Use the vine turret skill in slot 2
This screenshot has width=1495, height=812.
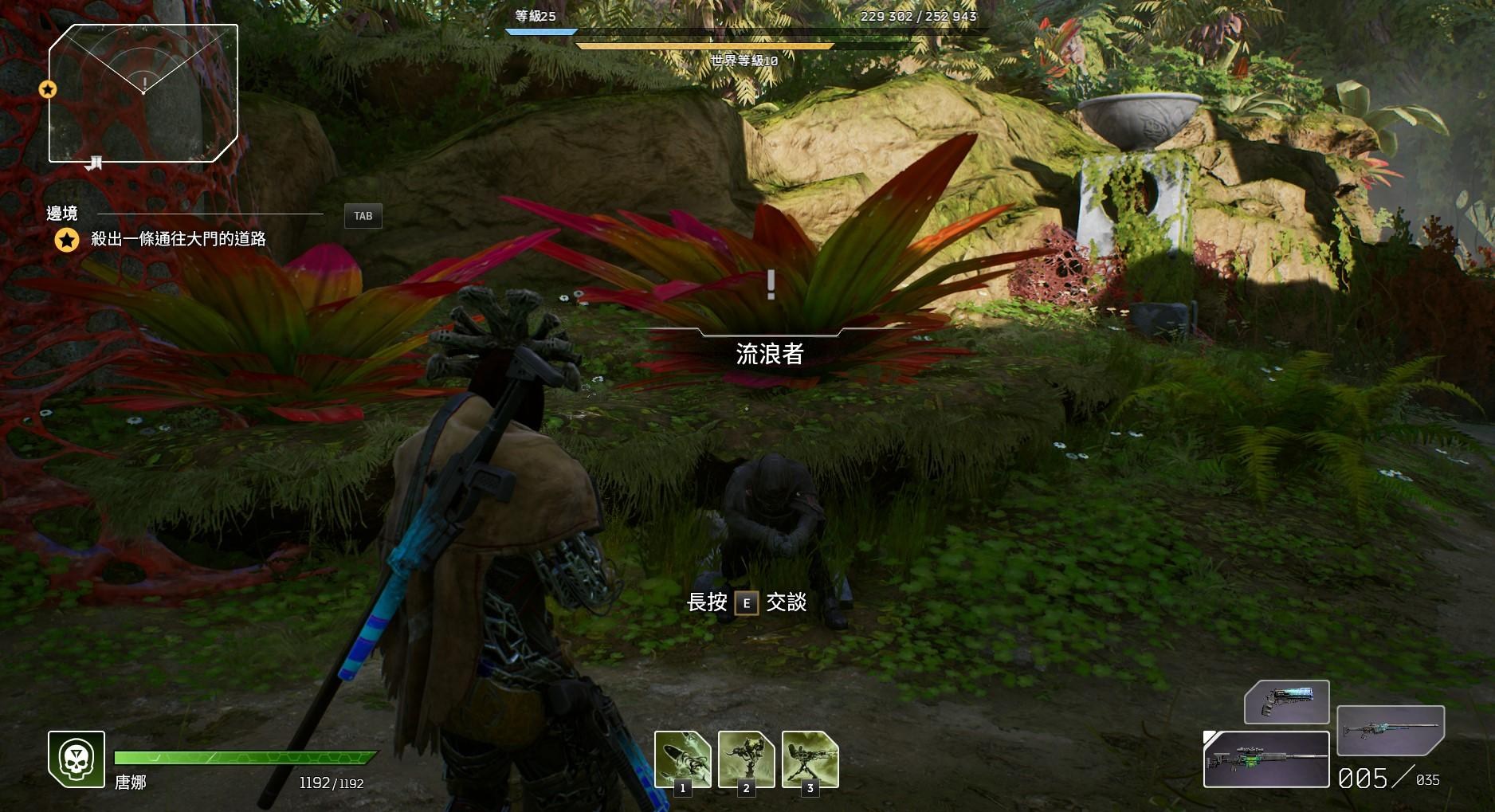point(746,759)
